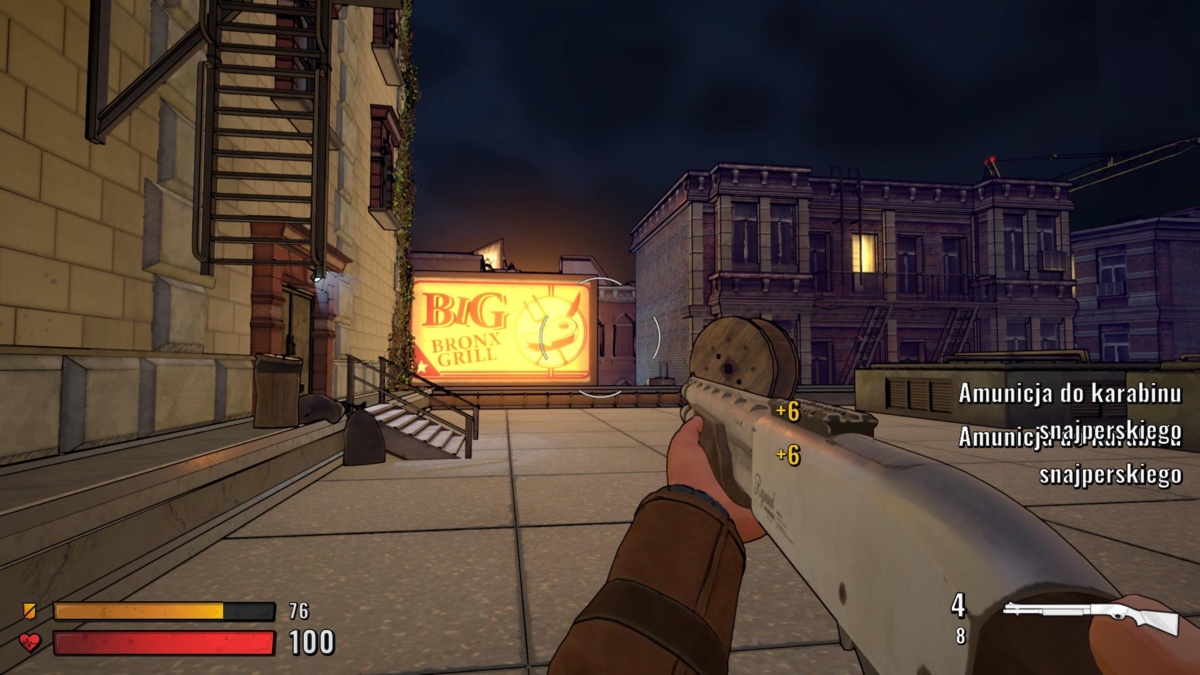Click the orange armor shield icon
The image size is (1200, 675).
coord(29,610)
